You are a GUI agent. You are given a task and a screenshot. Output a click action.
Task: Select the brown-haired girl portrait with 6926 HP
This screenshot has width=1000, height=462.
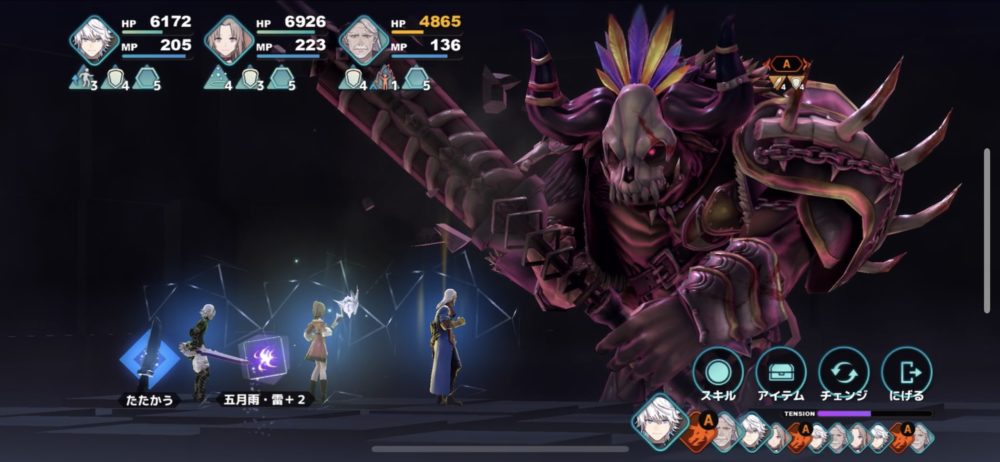point(229,40)
